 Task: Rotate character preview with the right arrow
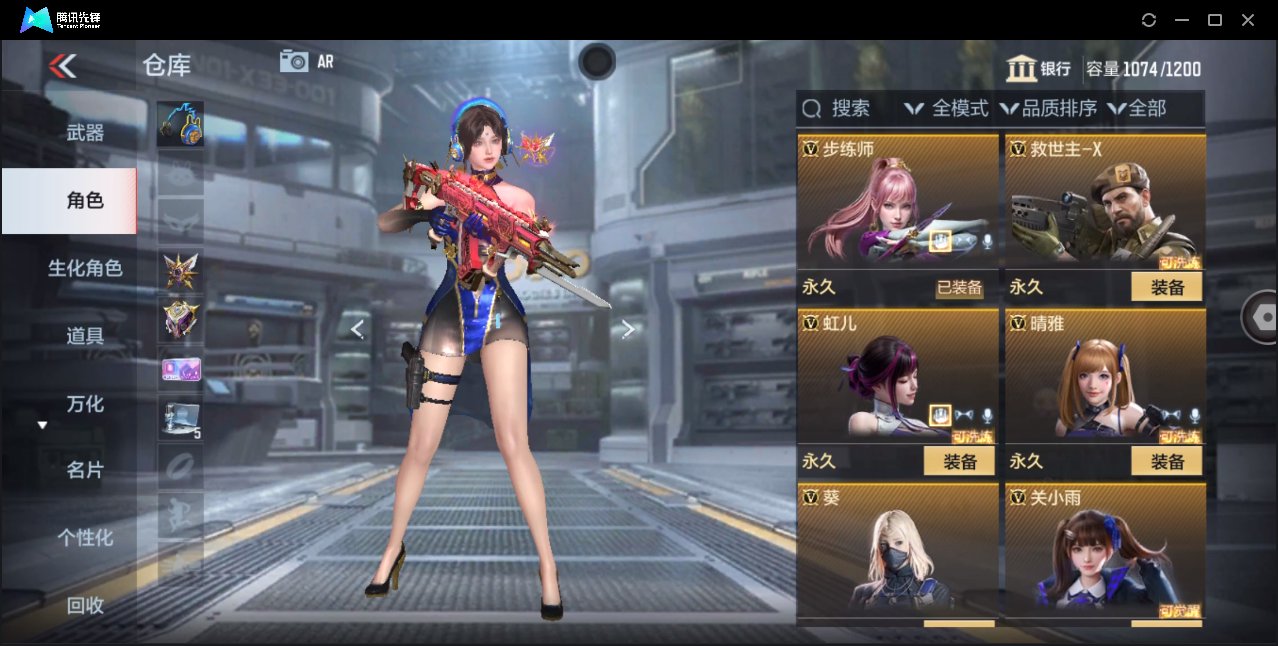pyautogui.click(x=628, y=329)
